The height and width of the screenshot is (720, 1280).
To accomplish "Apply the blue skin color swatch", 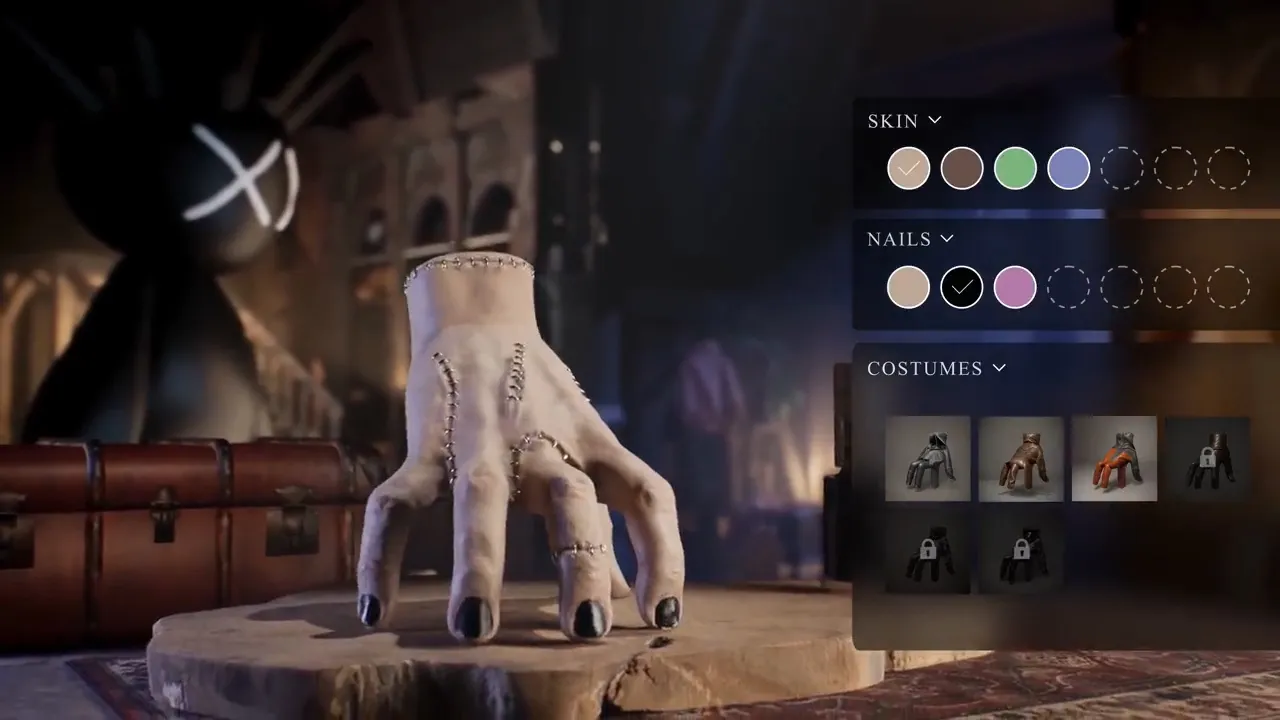I will pos(1068,168).
